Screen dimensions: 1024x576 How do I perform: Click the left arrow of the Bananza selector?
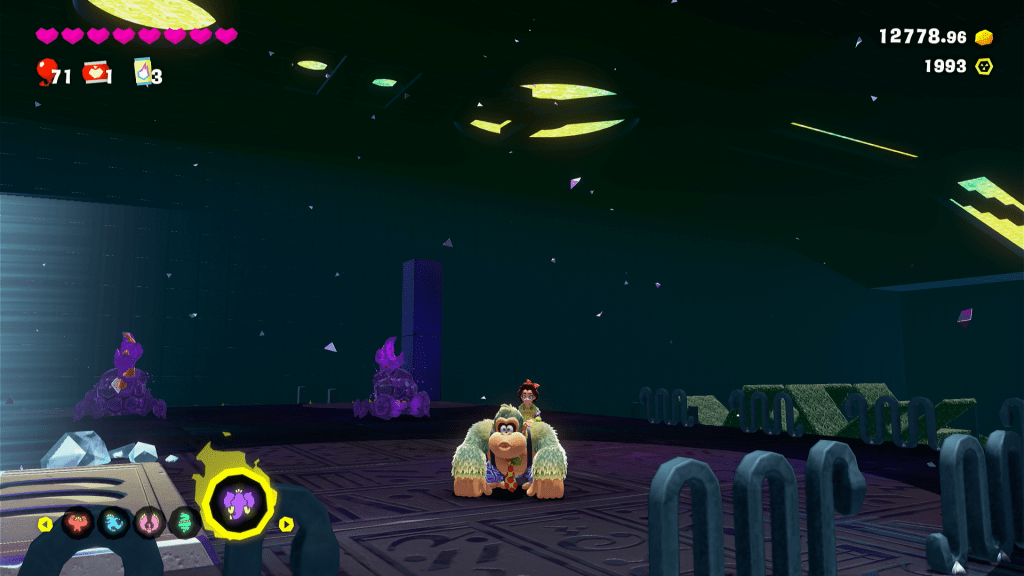(45, 524)
